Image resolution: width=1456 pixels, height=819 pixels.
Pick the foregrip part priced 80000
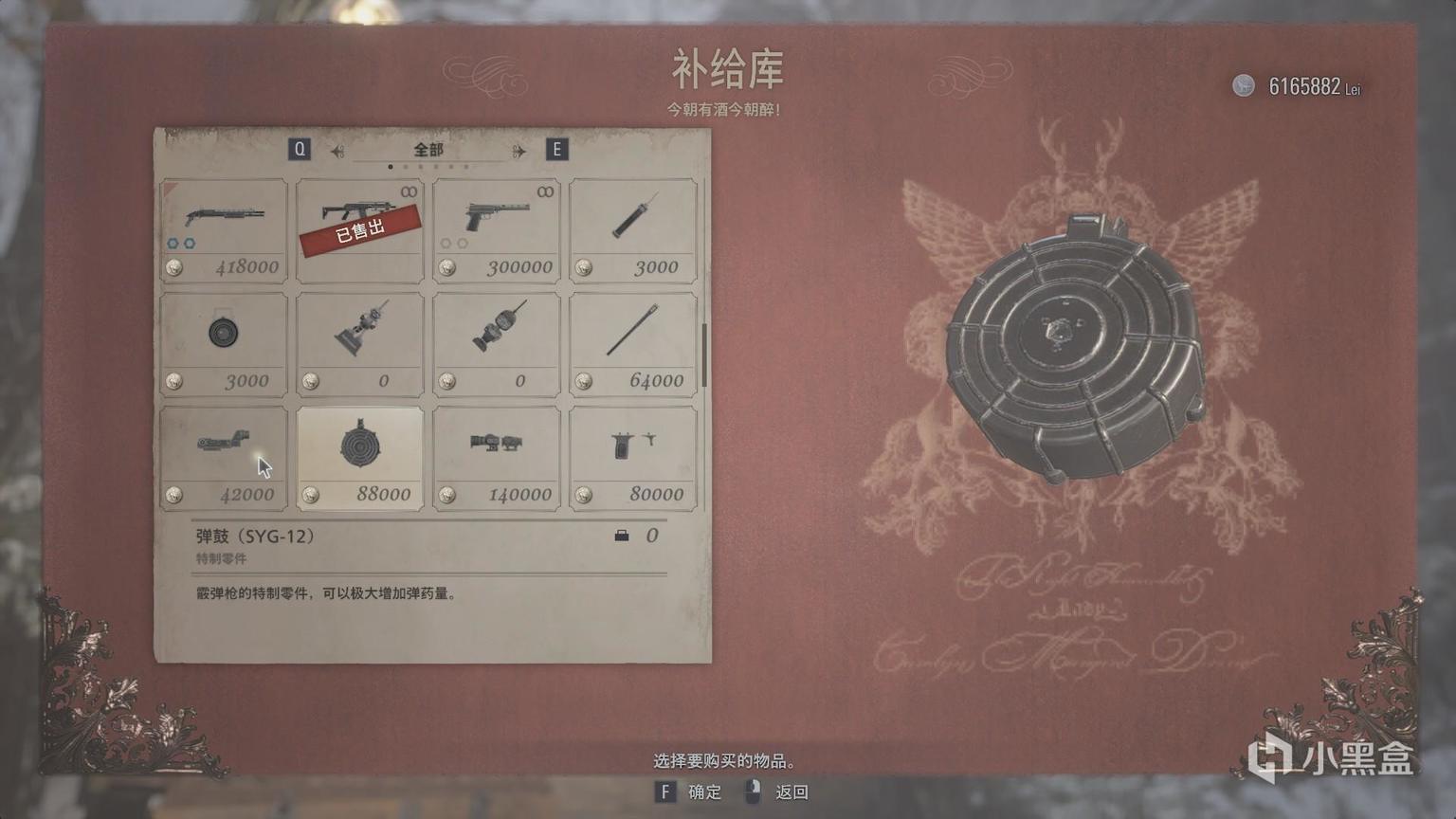(x=632, y=455)
